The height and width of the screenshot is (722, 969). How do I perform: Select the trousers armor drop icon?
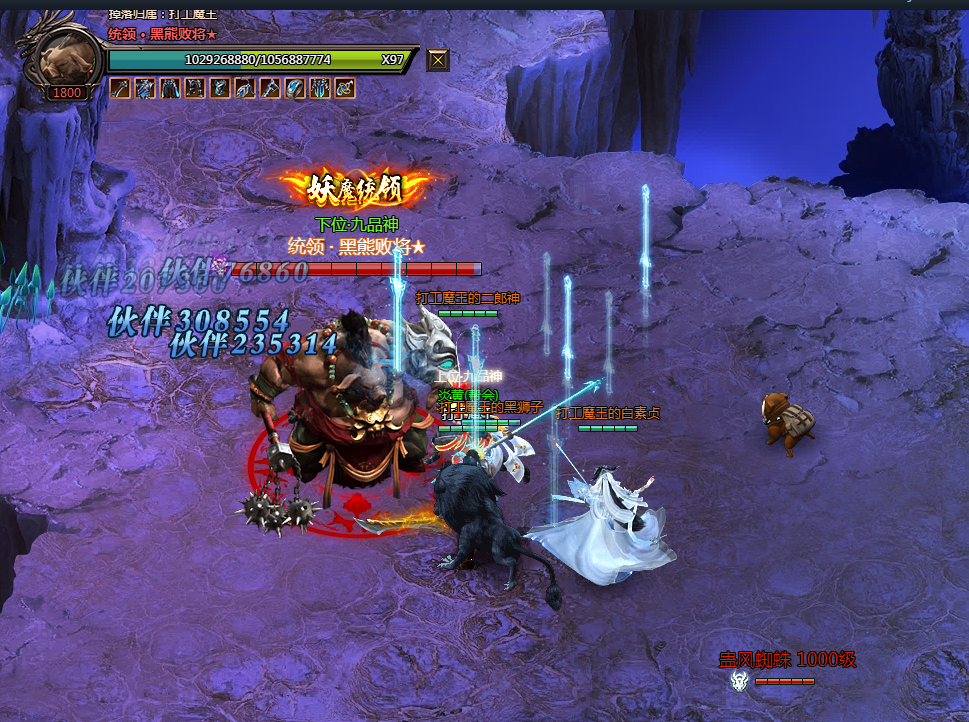tap(170, 88)
